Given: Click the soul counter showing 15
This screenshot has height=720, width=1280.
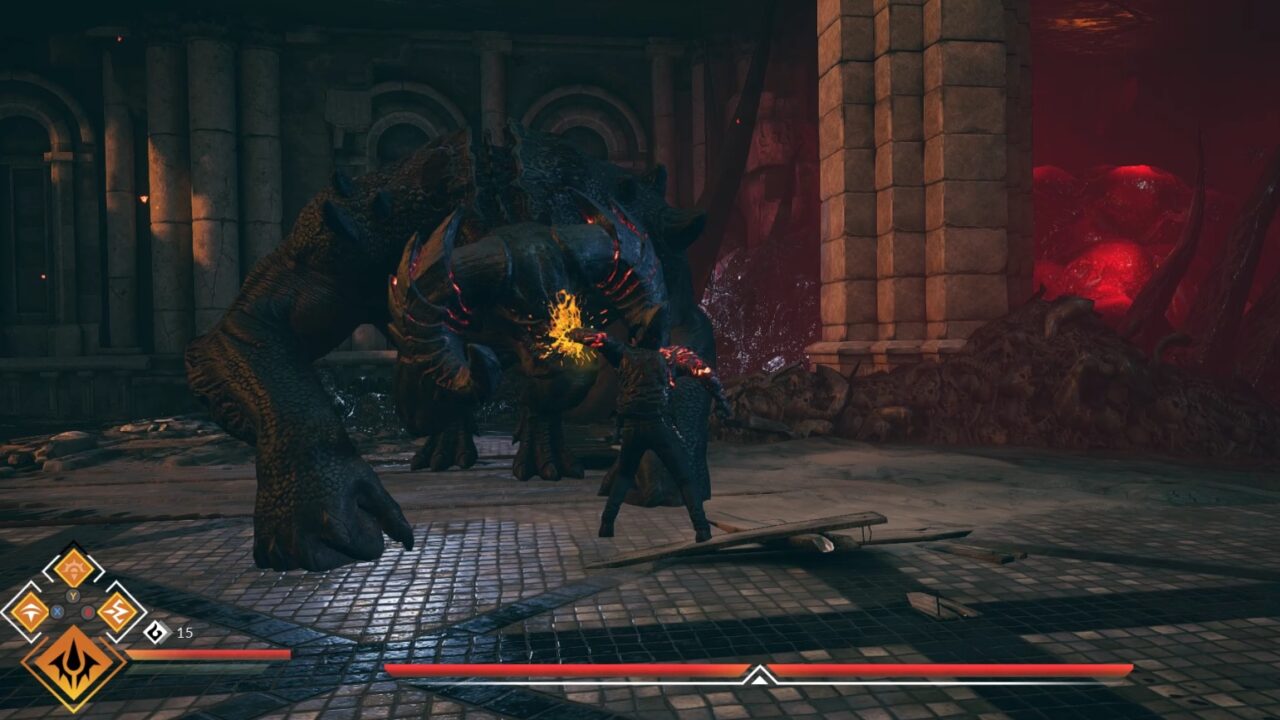Looking at the screenshot, I should tap(185, 632).
